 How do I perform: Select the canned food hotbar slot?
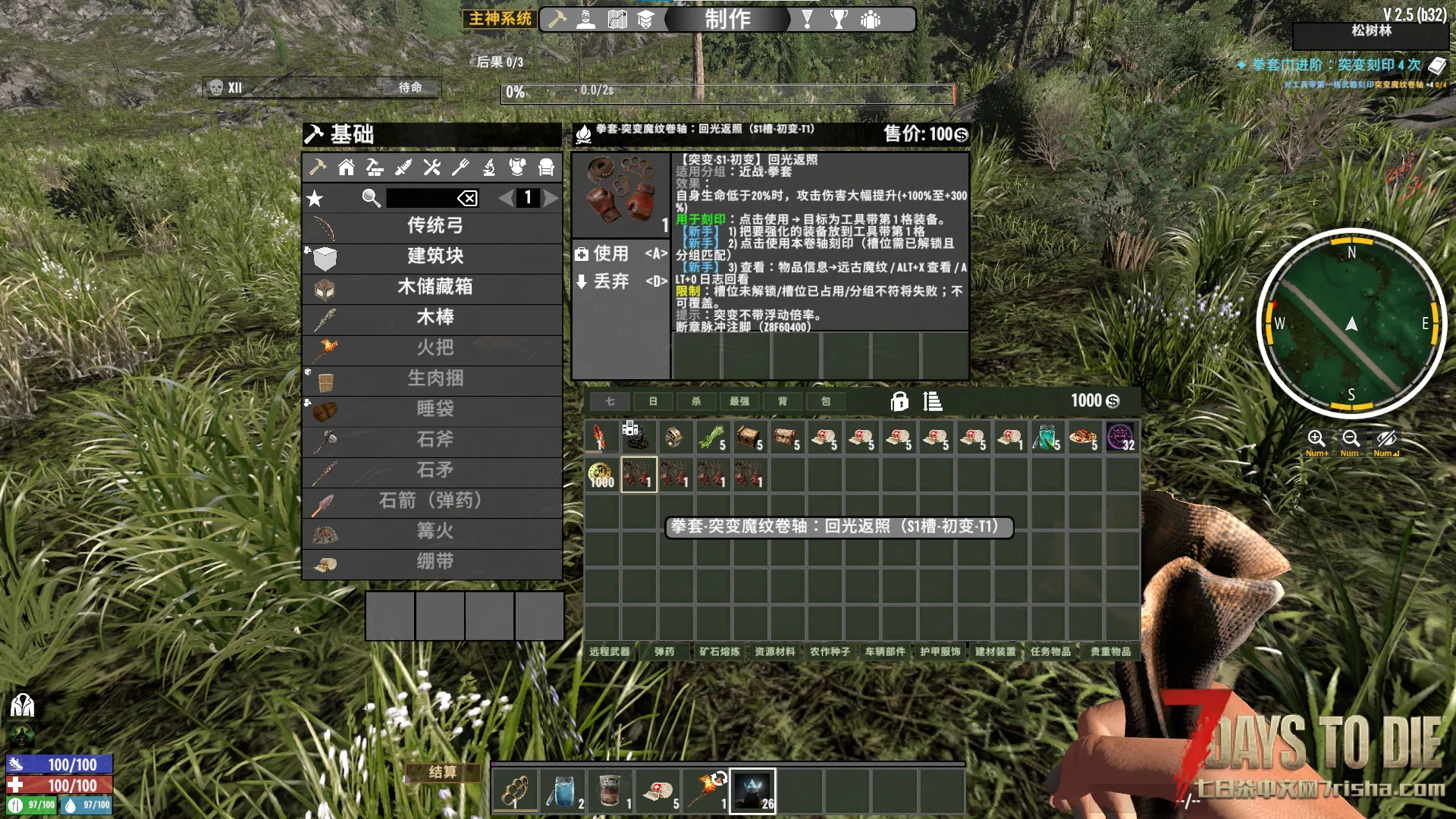coord(610,791)
